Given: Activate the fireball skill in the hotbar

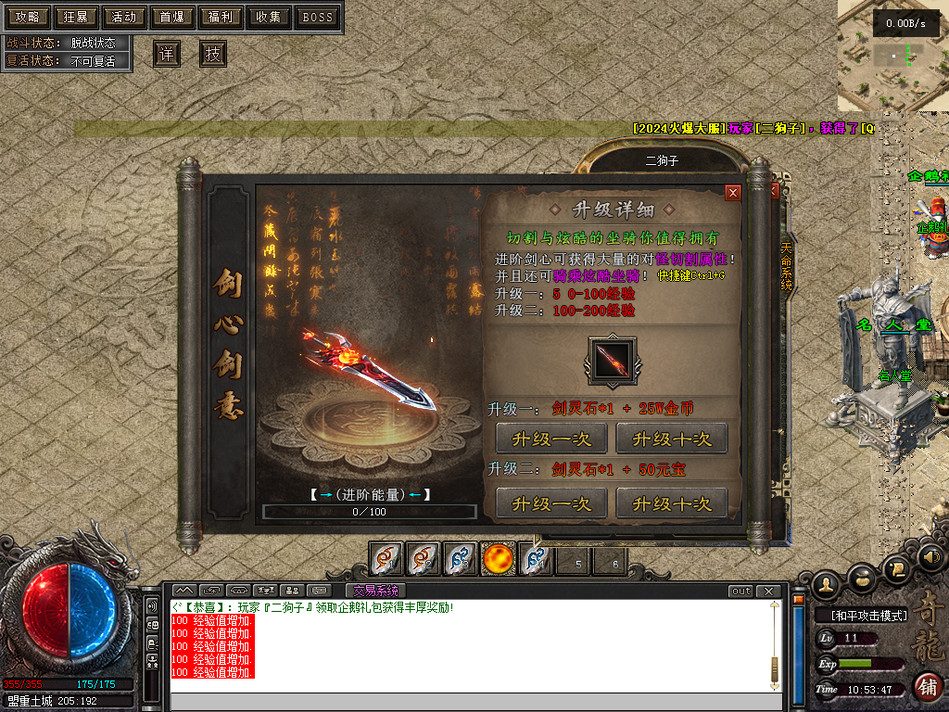Looking at the screenshot, I should tap(497, 560).
